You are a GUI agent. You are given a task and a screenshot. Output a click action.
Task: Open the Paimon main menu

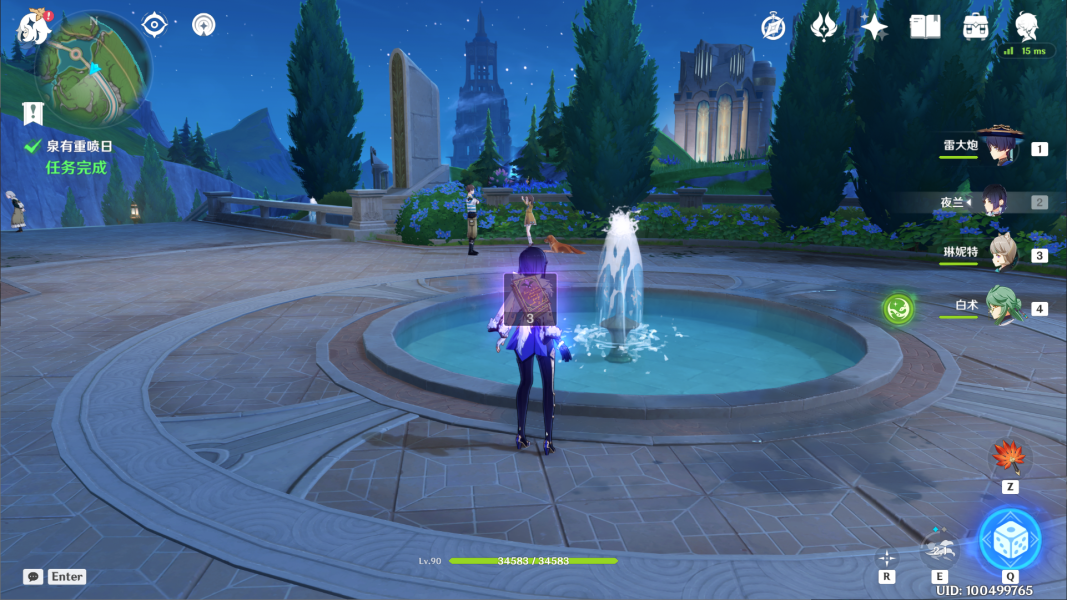pos(34,28)
